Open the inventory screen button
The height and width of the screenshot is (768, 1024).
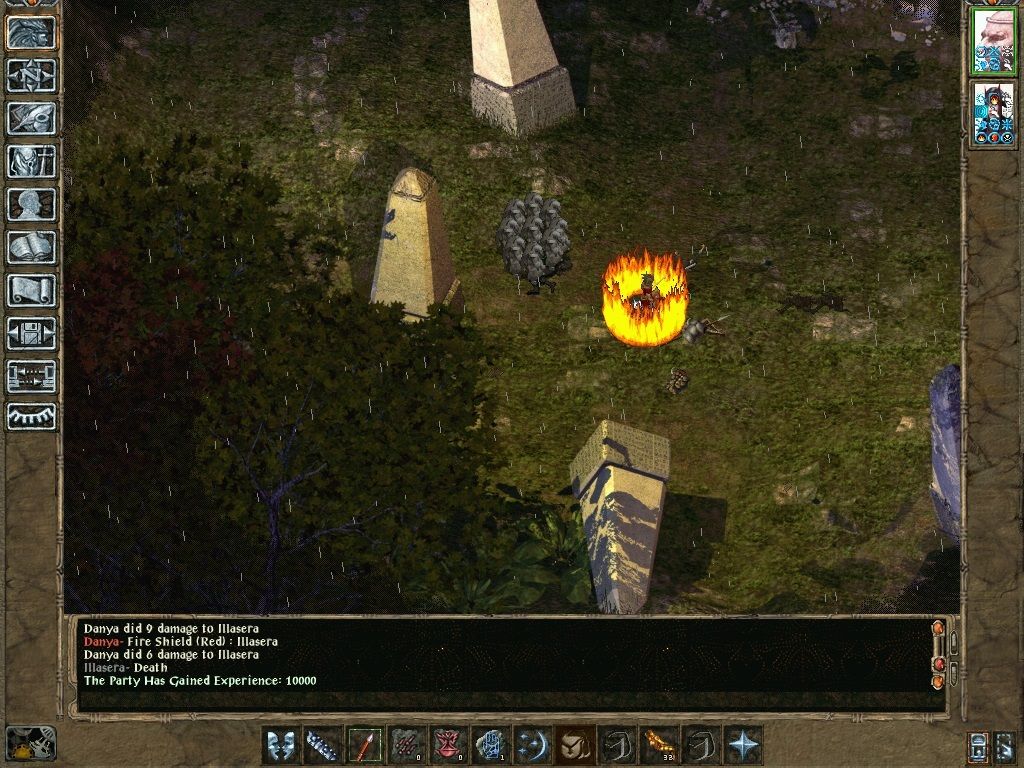click(31, 161)
